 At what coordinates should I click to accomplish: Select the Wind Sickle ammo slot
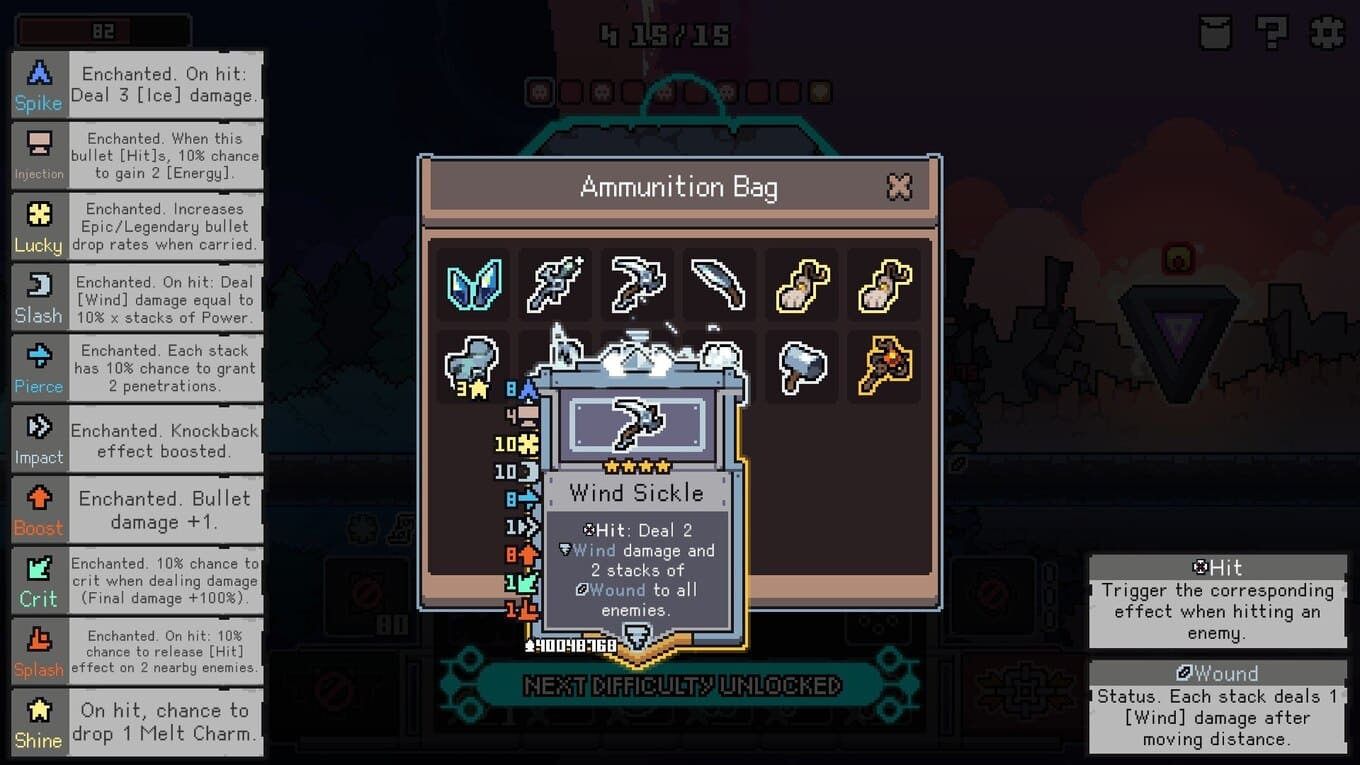(637, 286)
